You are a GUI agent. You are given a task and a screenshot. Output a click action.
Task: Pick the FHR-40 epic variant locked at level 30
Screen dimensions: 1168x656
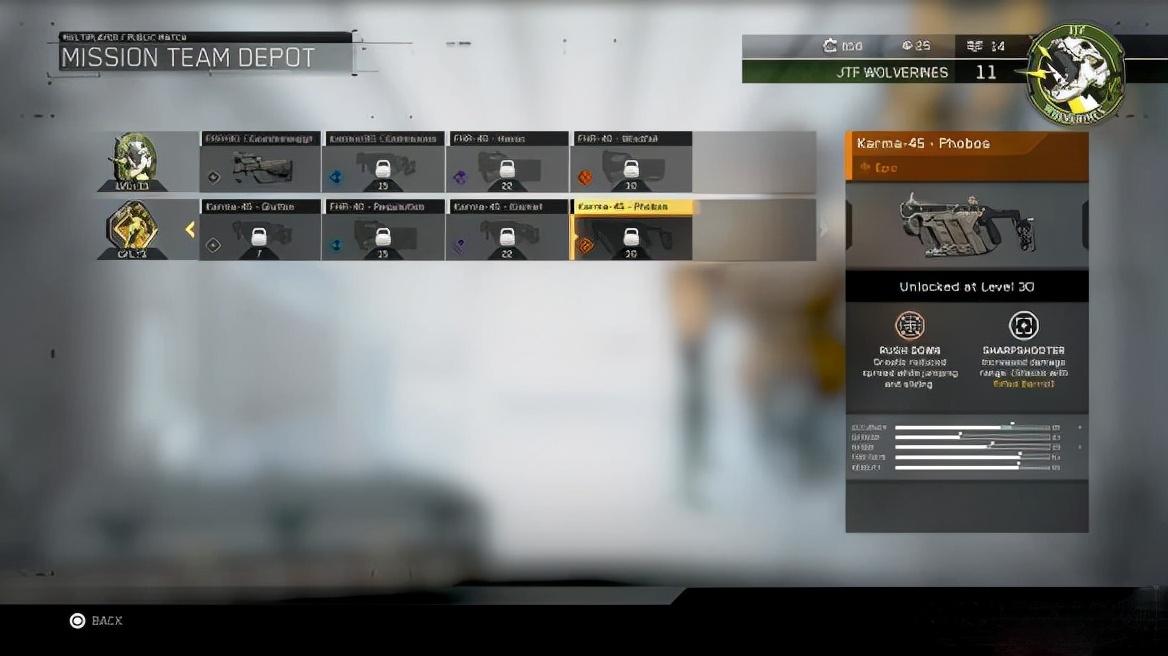point(631,162)
